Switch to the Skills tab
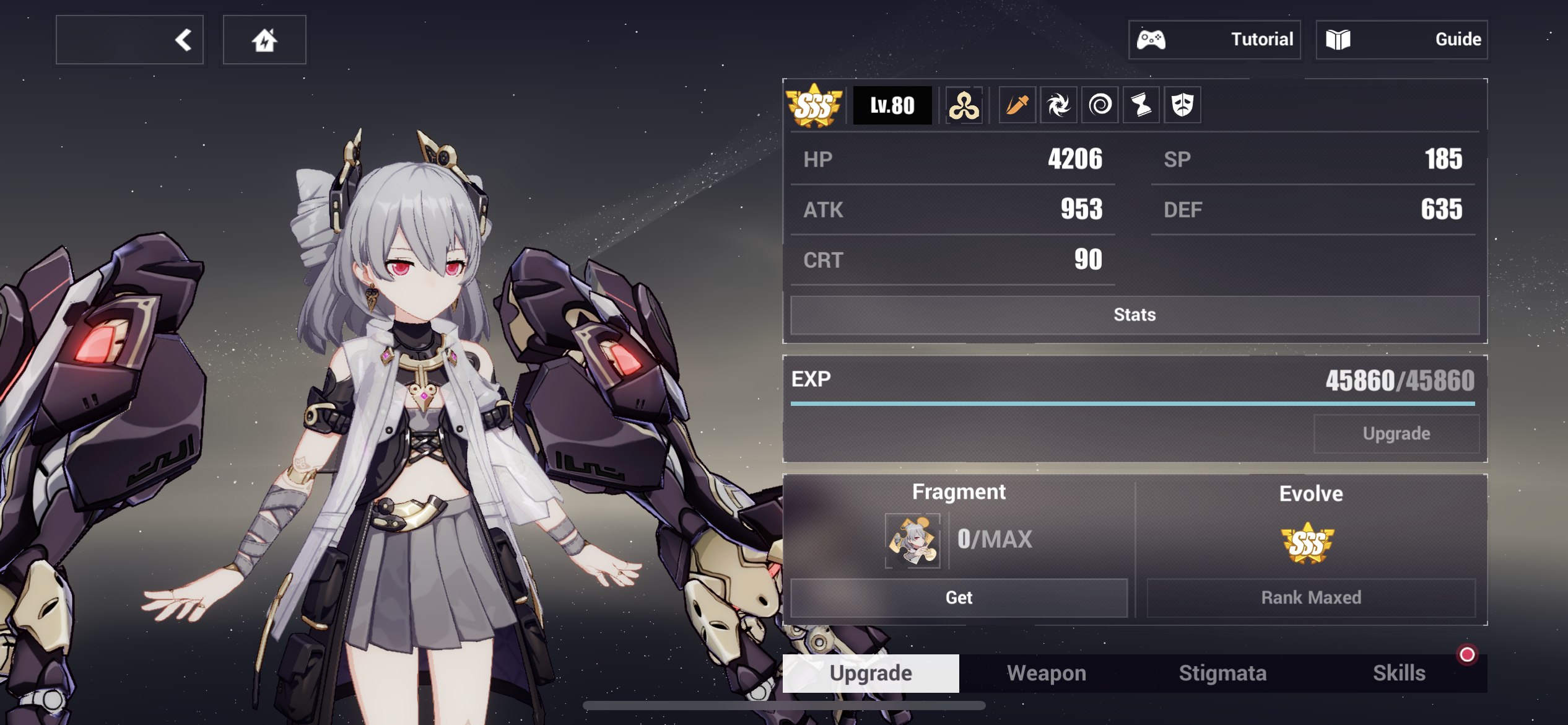This screenshot has height=725, width=1568. (1400, 672)
